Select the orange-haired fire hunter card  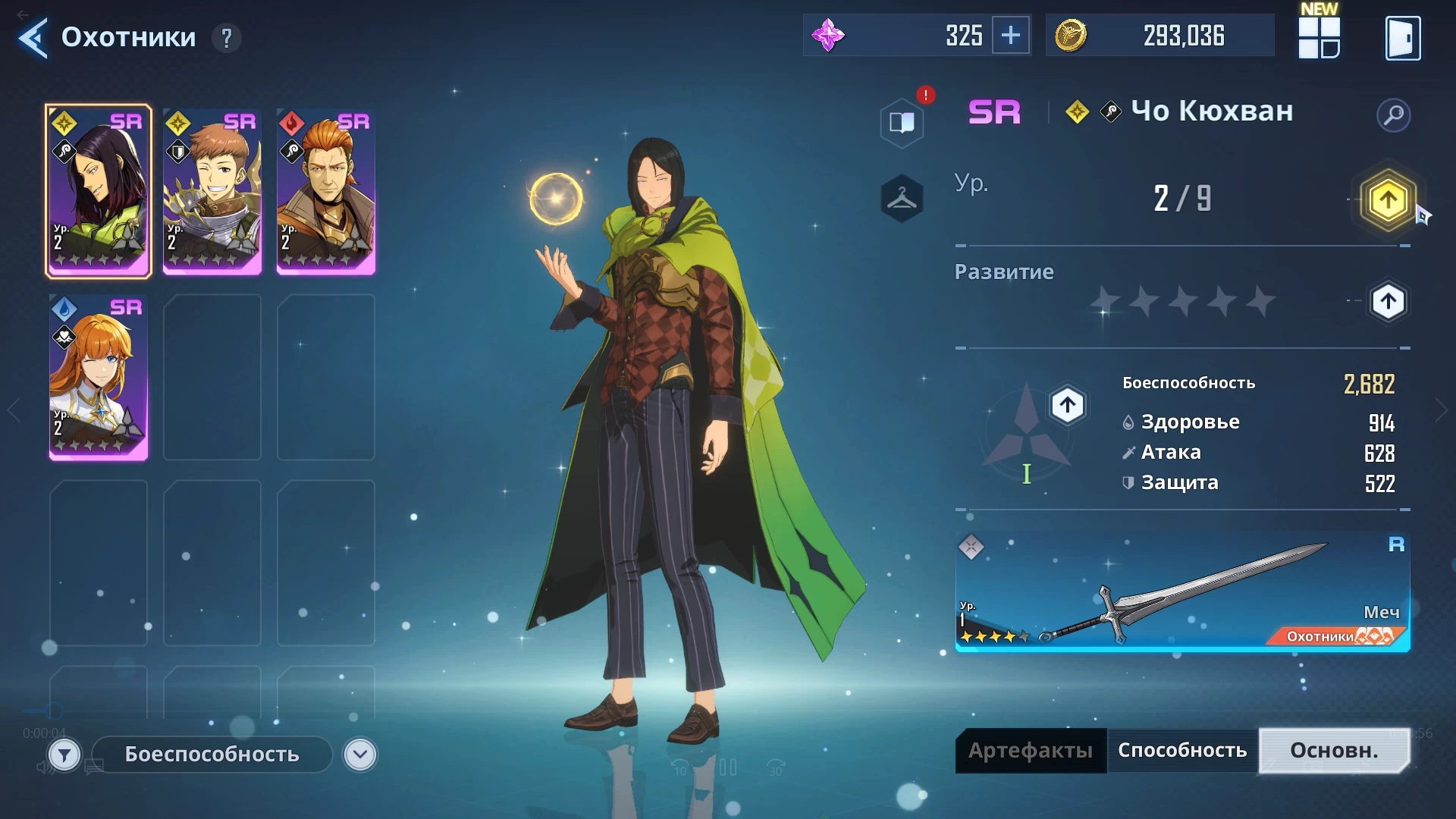point(326,191)
